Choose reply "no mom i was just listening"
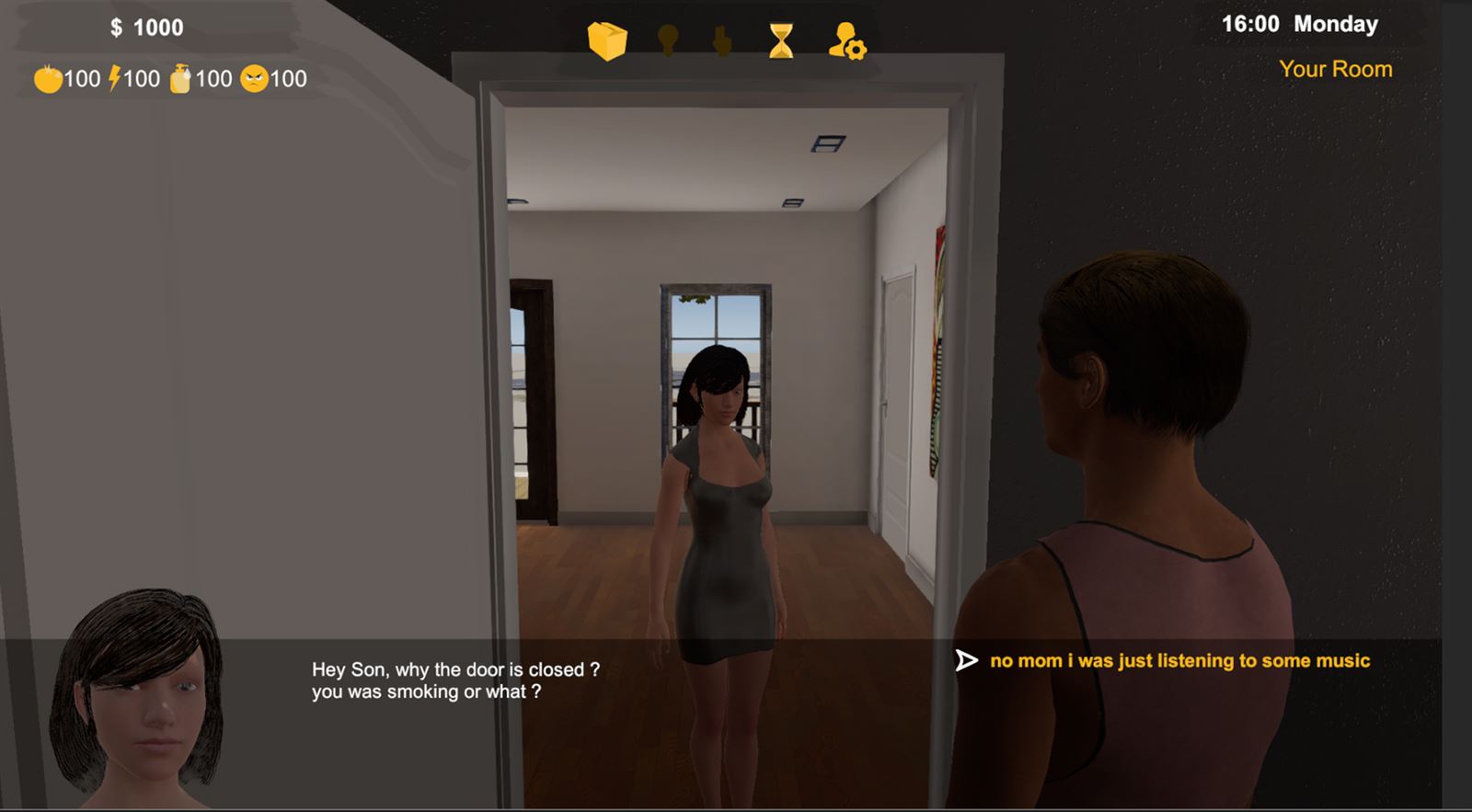 1179,660
